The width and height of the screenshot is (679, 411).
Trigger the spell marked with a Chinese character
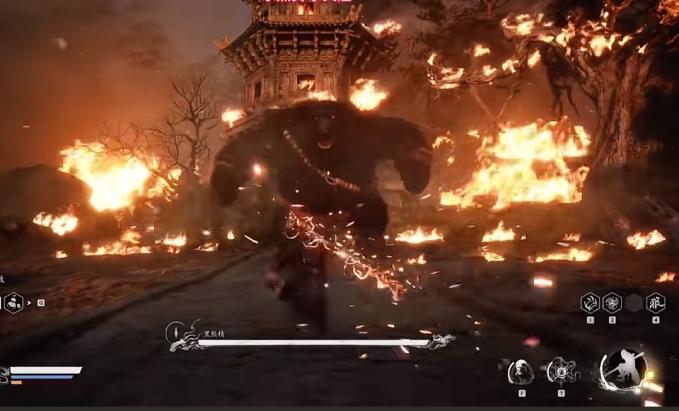click(656, 302)
